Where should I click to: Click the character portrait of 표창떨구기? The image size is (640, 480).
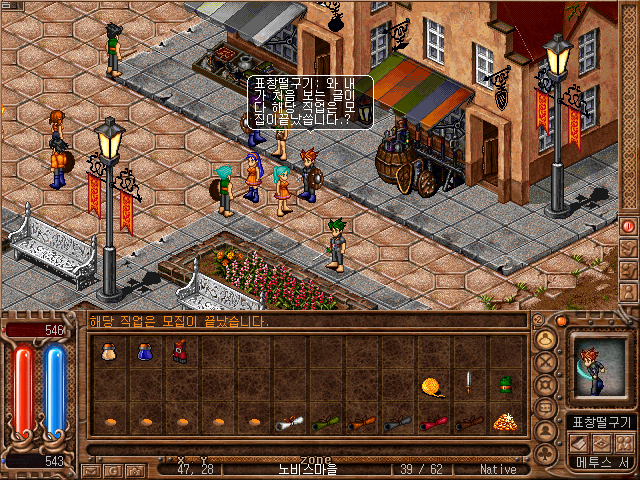coord(600,371)
